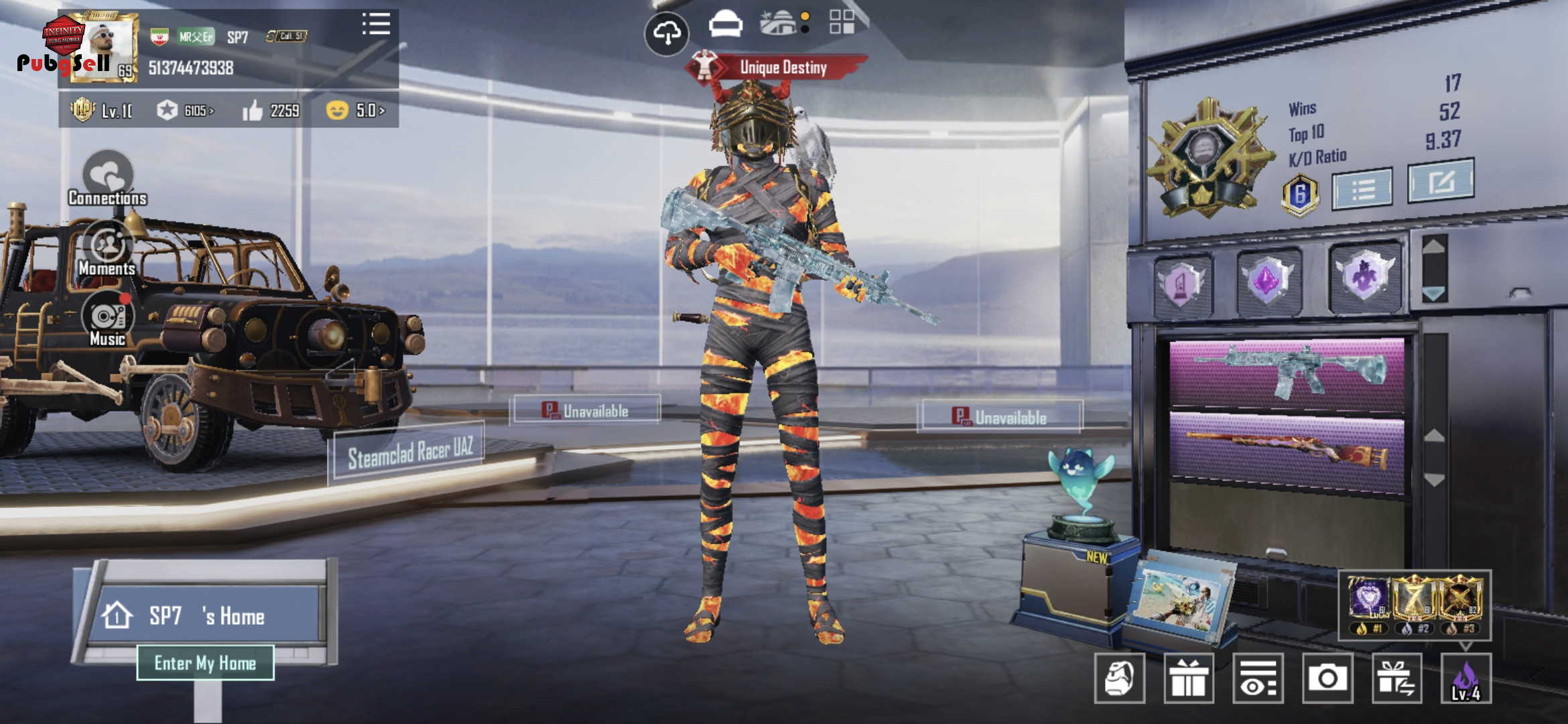The width and height of the screenshot is (1568, 724).
Task: Open the gift box button
Action: [1189, 678]
